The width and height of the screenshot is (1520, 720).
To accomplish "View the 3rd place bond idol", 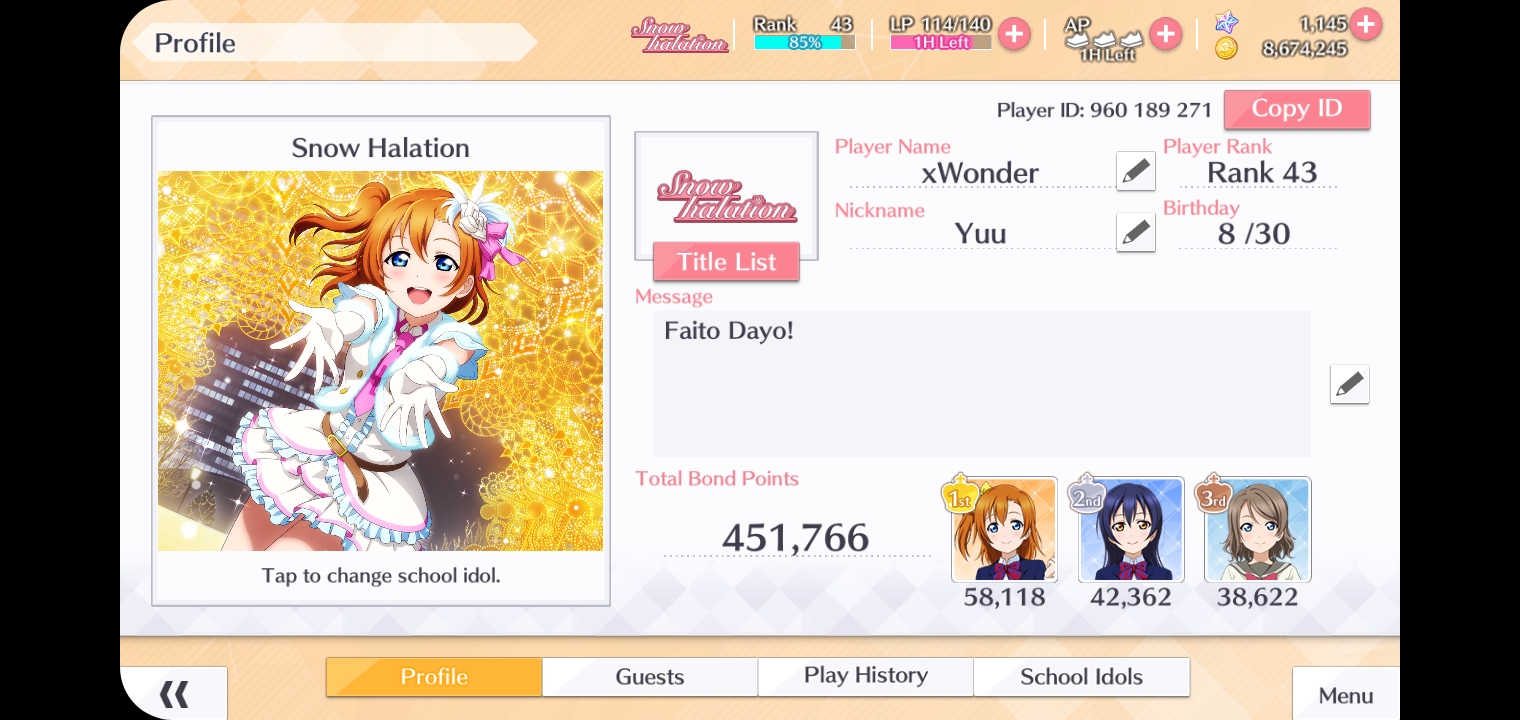I will tap(1257, 530).
